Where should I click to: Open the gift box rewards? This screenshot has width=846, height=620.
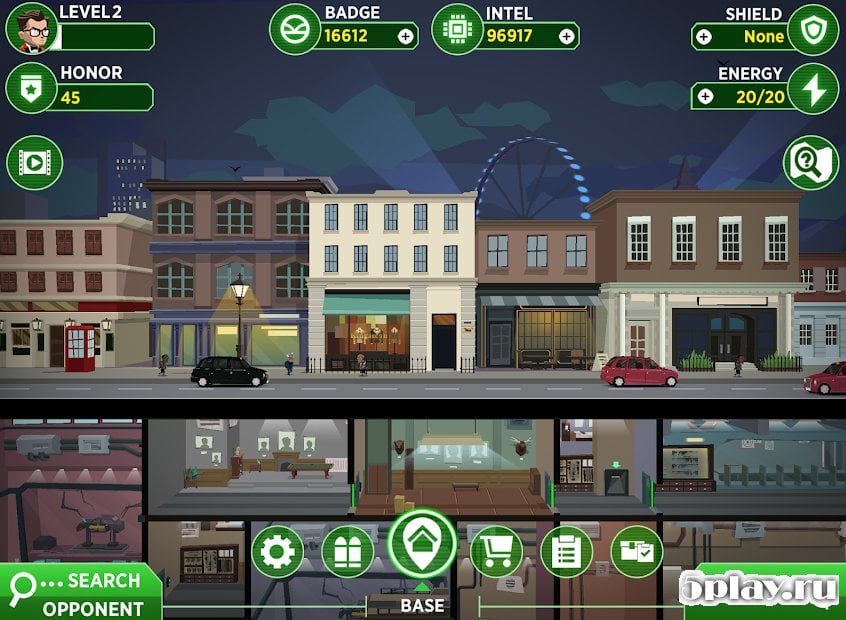pyautogui.click(x=349, y=551)
